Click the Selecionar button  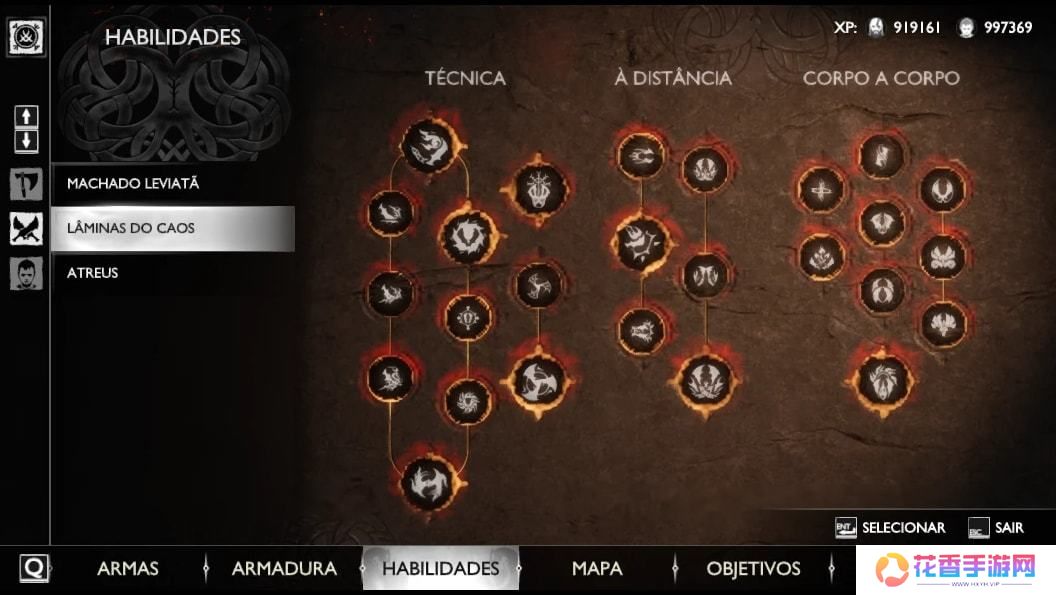pyautogui.click(x=891, y=527)
